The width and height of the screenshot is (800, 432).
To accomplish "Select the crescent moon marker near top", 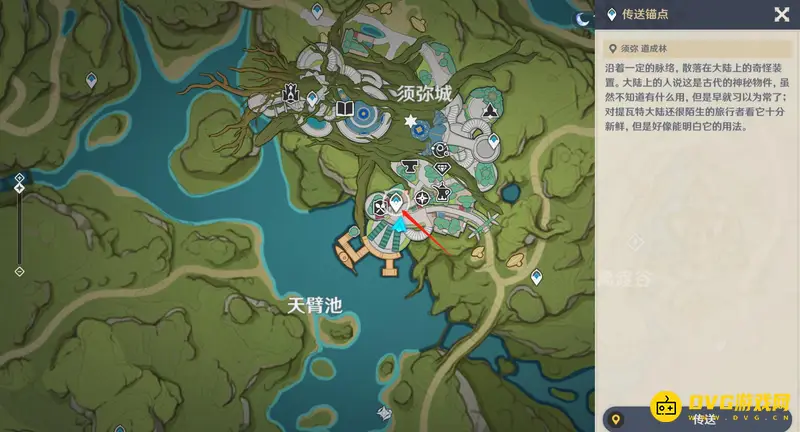I will (583, 17).
